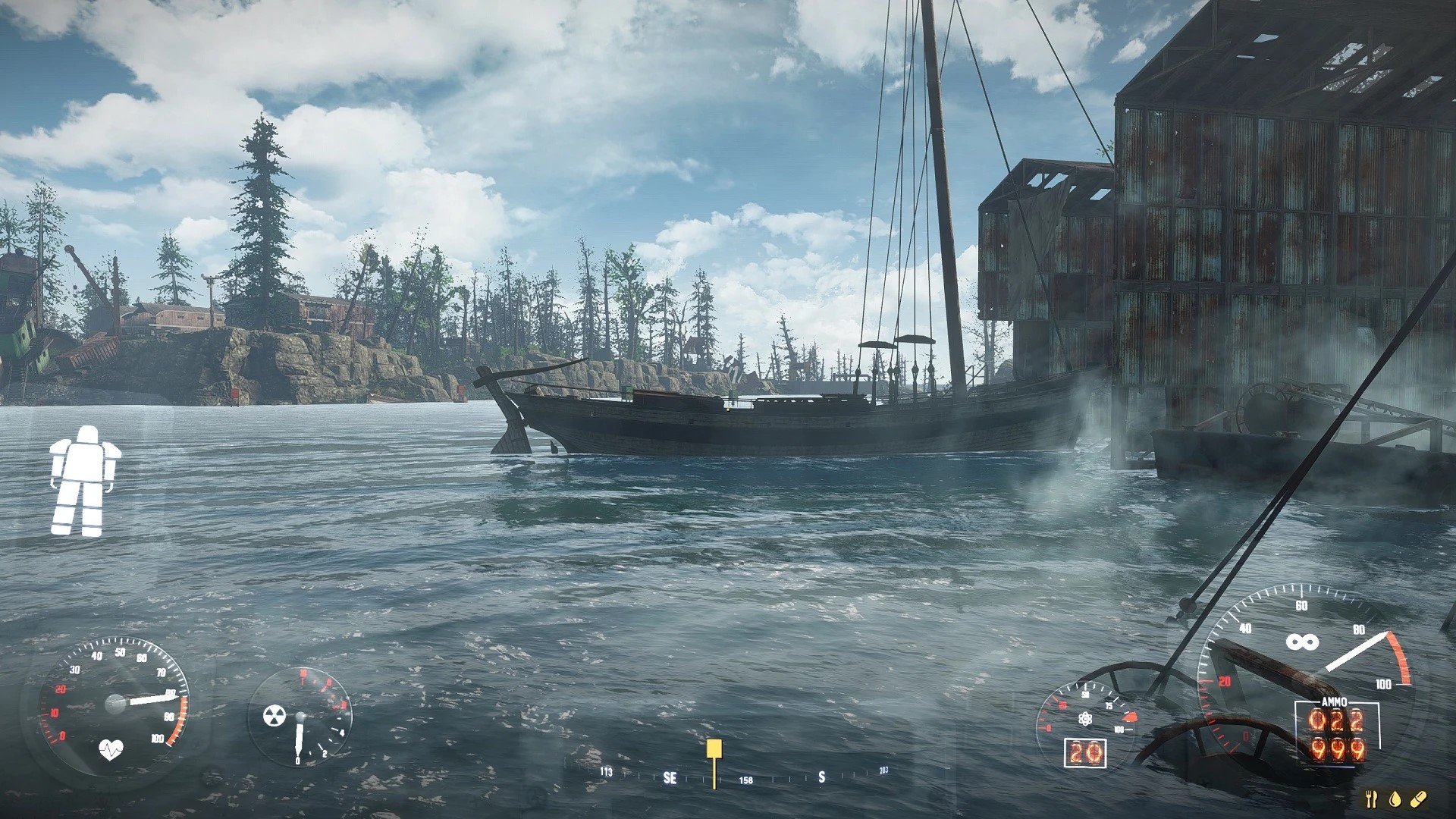
Task: Click the radiation trefoil symbol on the gauge
Action: coord(274,715)
